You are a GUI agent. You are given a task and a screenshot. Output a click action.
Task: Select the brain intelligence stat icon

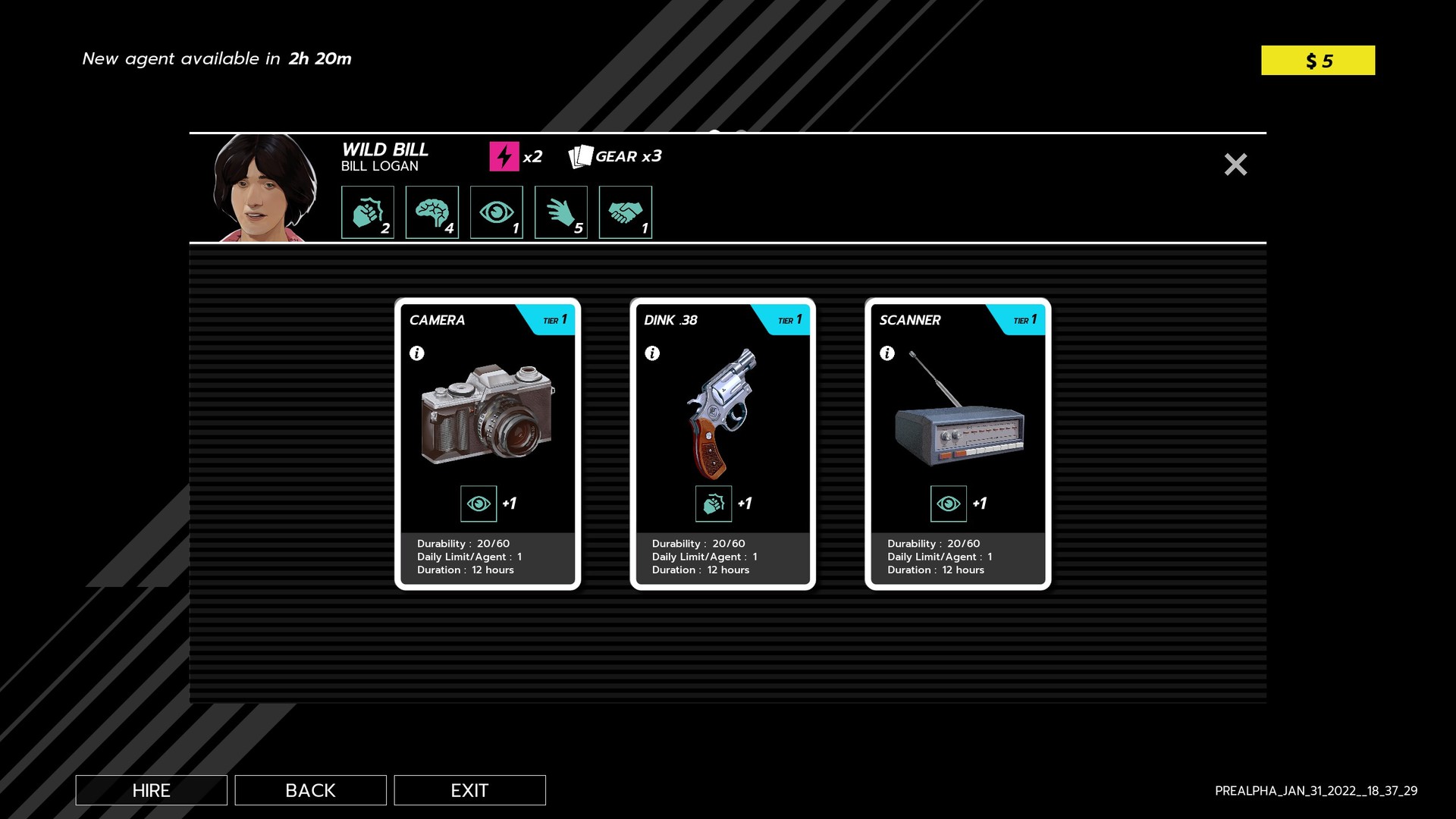tap(432, 212)
